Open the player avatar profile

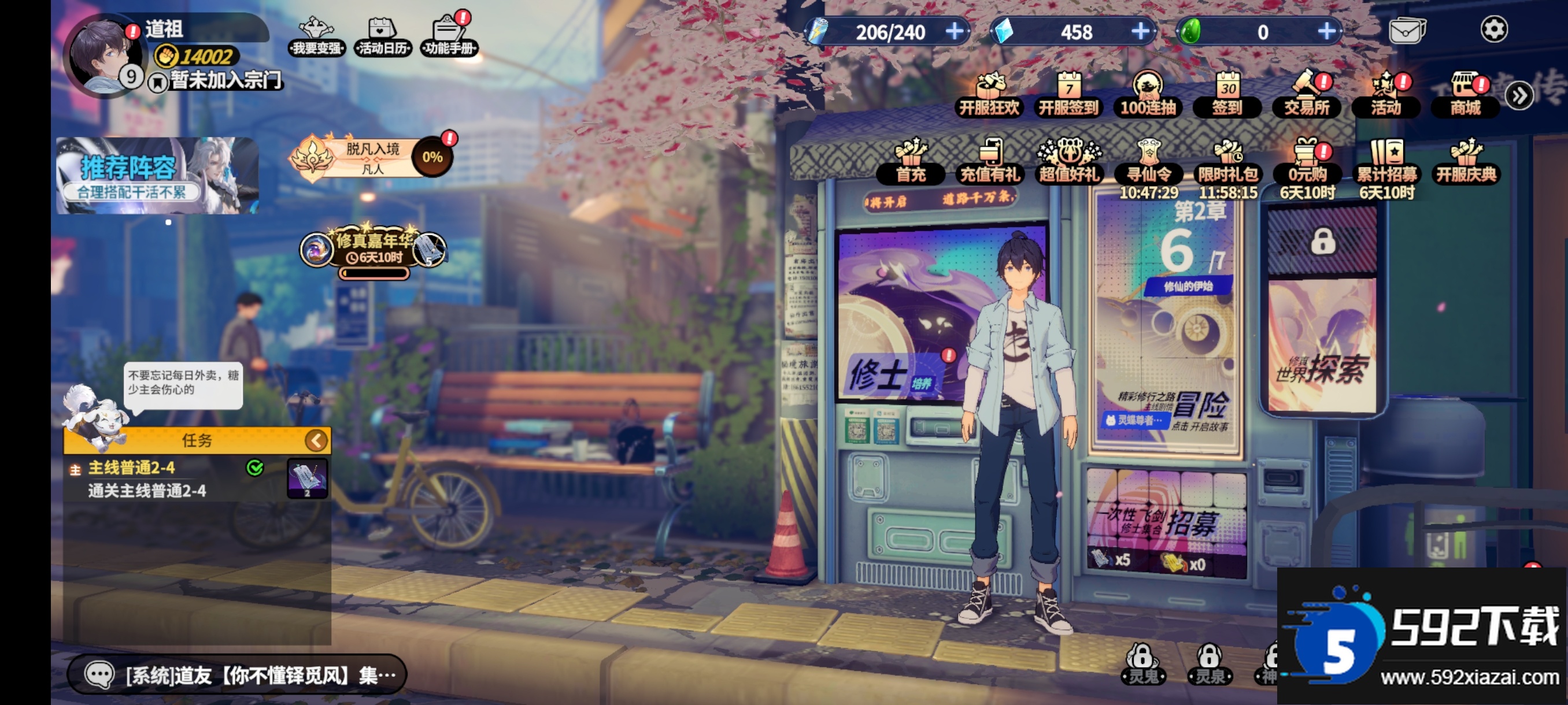tap(103, 56)
